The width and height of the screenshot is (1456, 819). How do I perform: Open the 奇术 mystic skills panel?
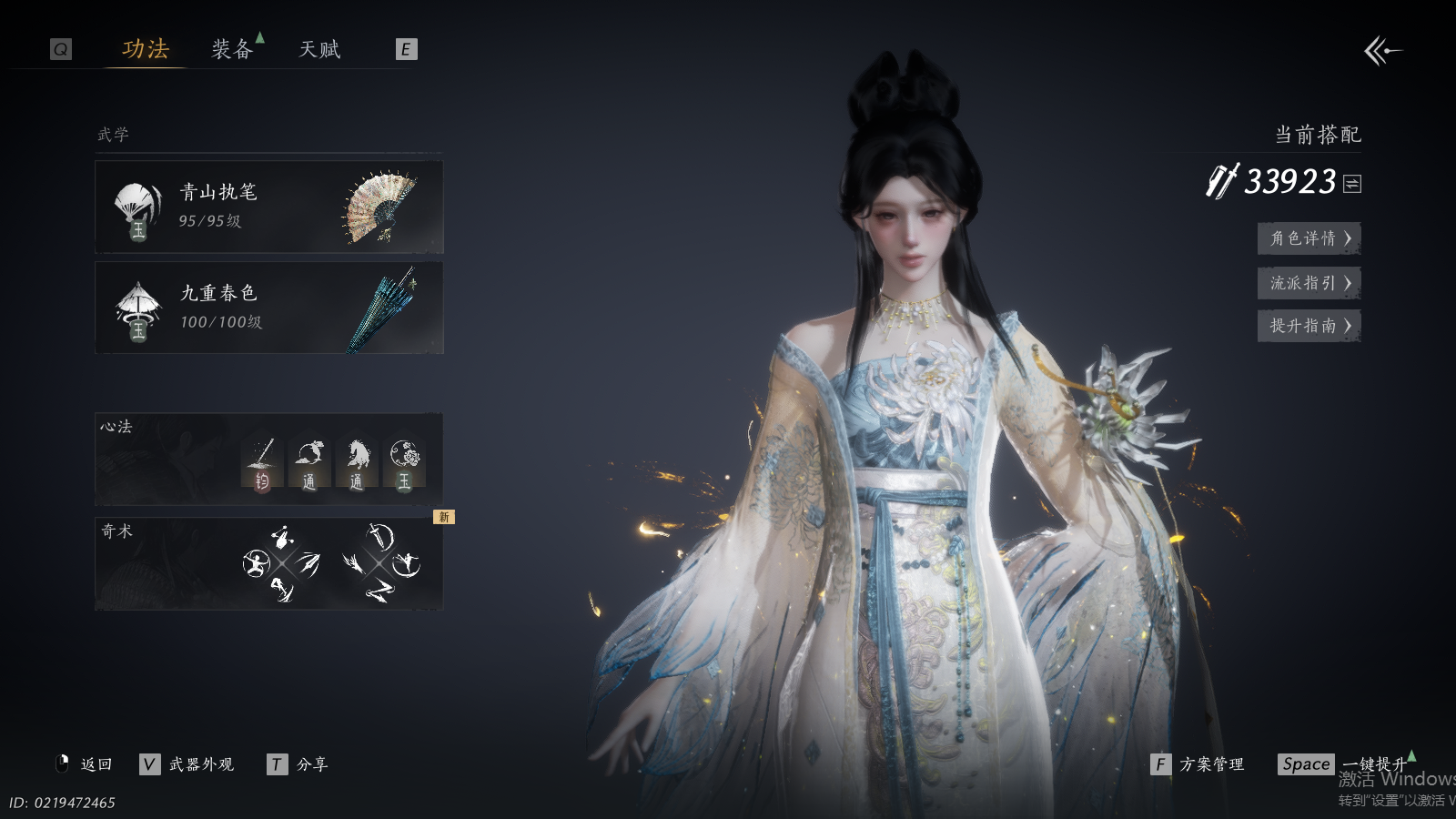click(269, 564)
